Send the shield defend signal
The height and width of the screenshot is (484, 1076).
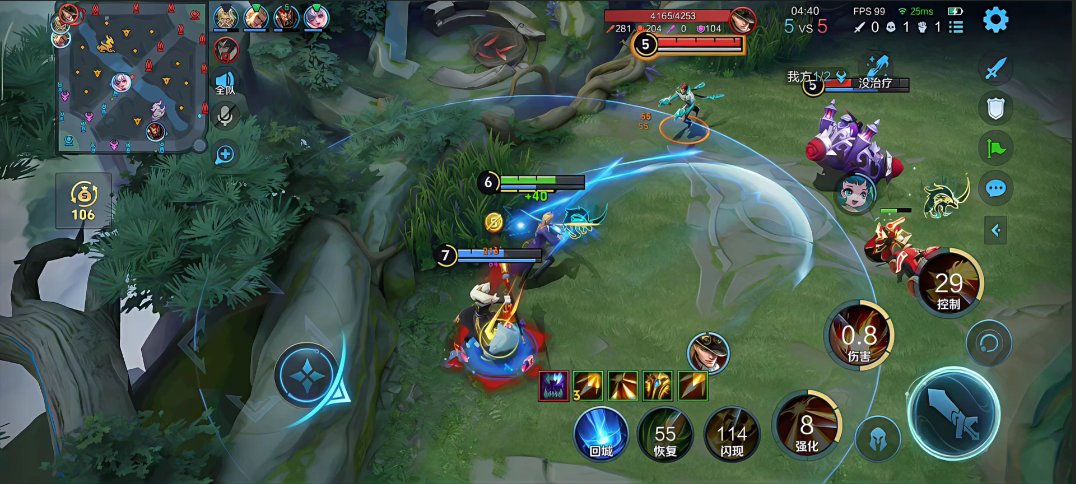995,108
